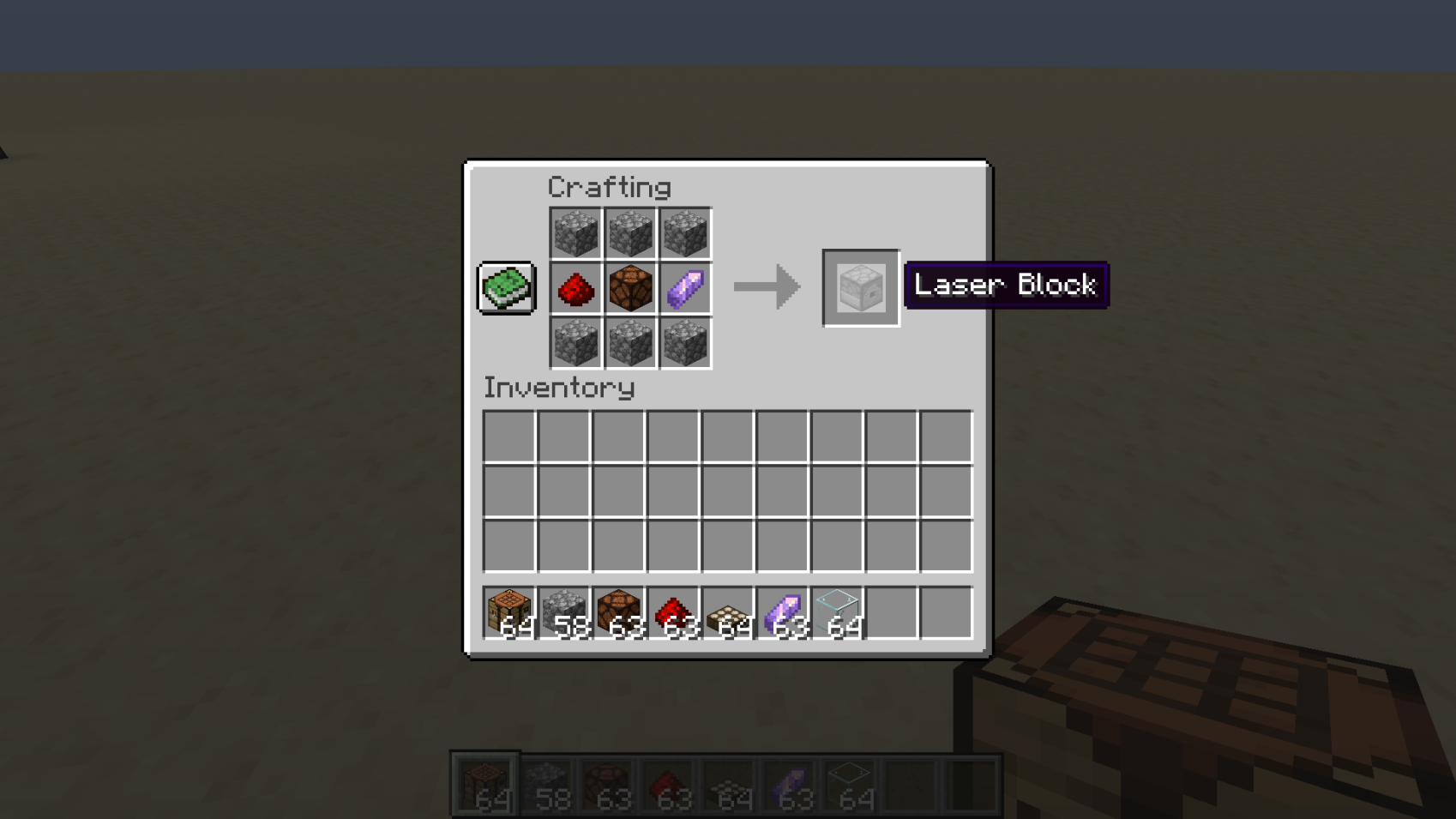1456x819 pixels.
Task: Click the cobblestone in the top-left crafting slot
Action: point(575,232)
